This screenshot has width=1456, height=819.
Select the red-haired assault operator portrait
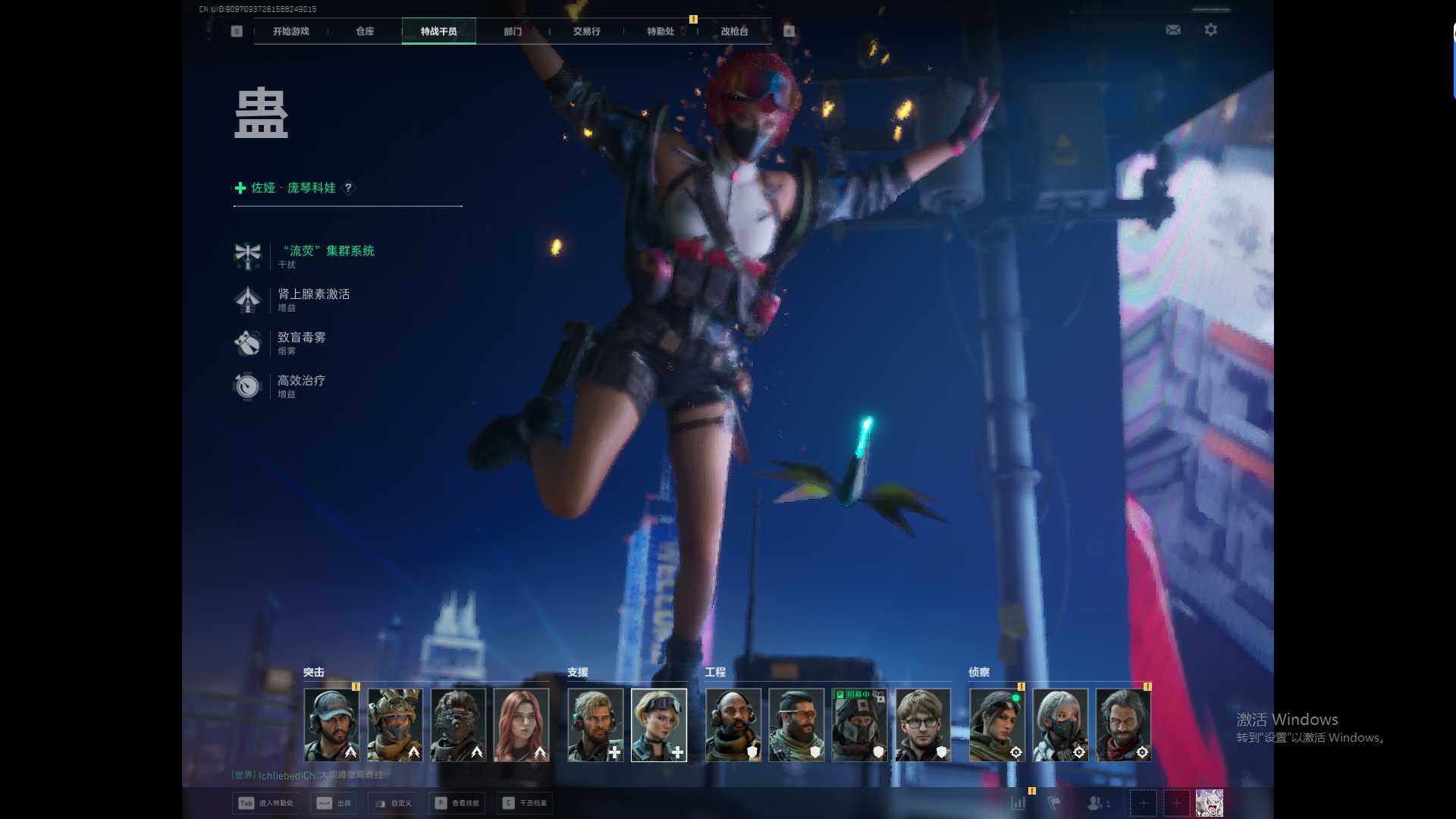point(521,724)
